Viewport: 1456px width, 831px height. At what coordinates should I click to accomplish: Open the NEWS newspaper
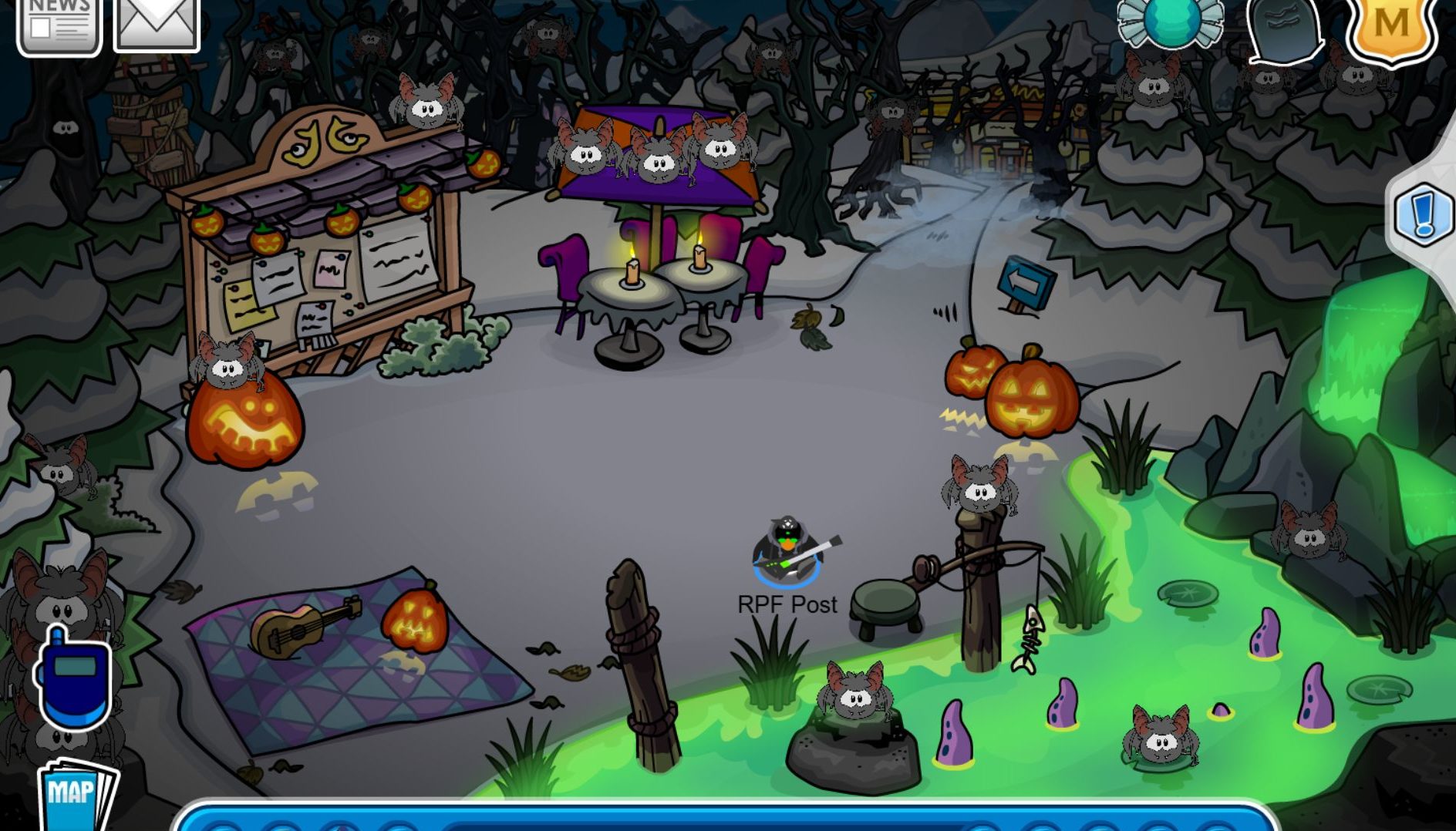59,25
